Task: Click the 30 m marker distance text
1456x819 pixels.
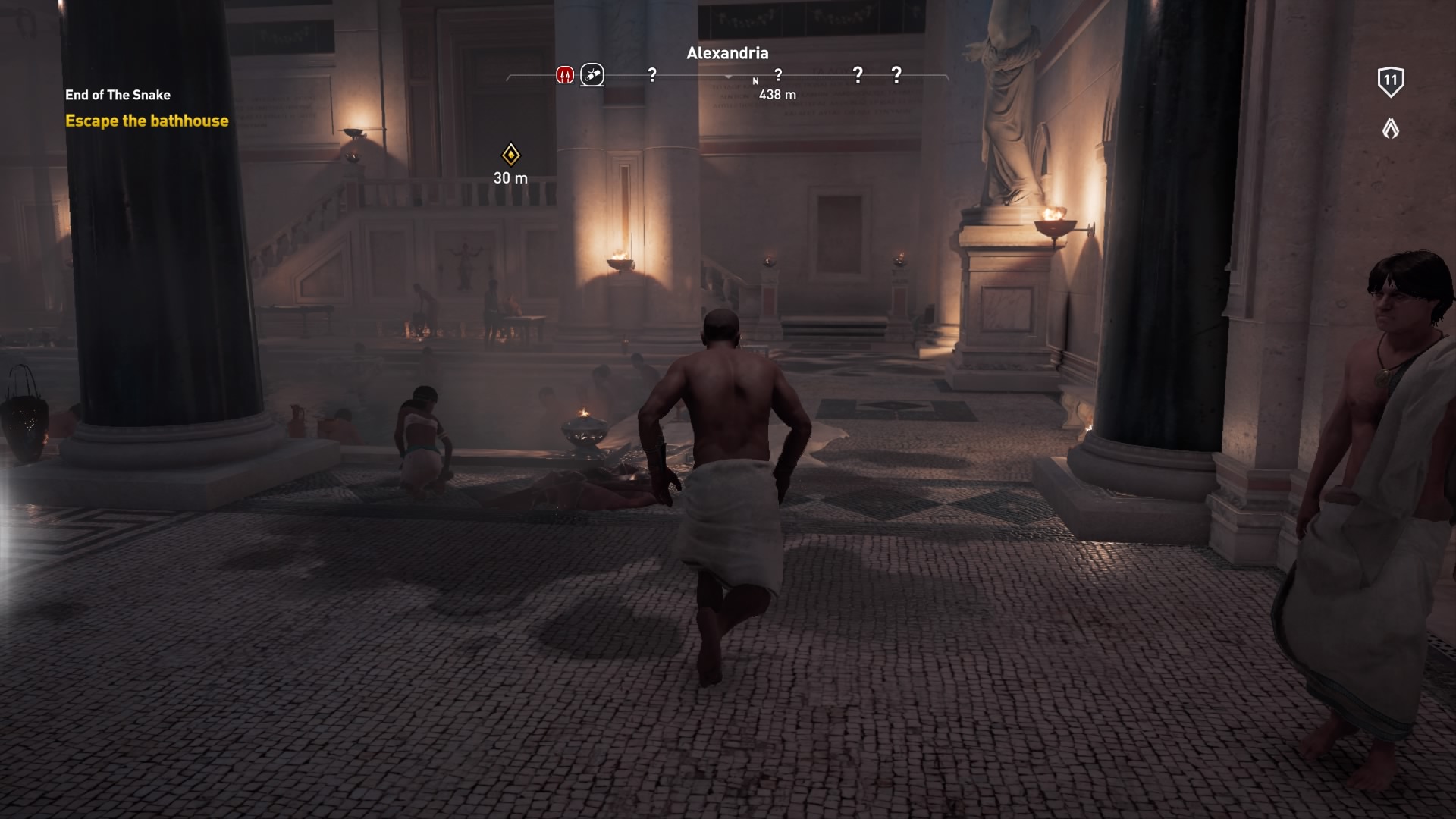Action: click(509, 179)
